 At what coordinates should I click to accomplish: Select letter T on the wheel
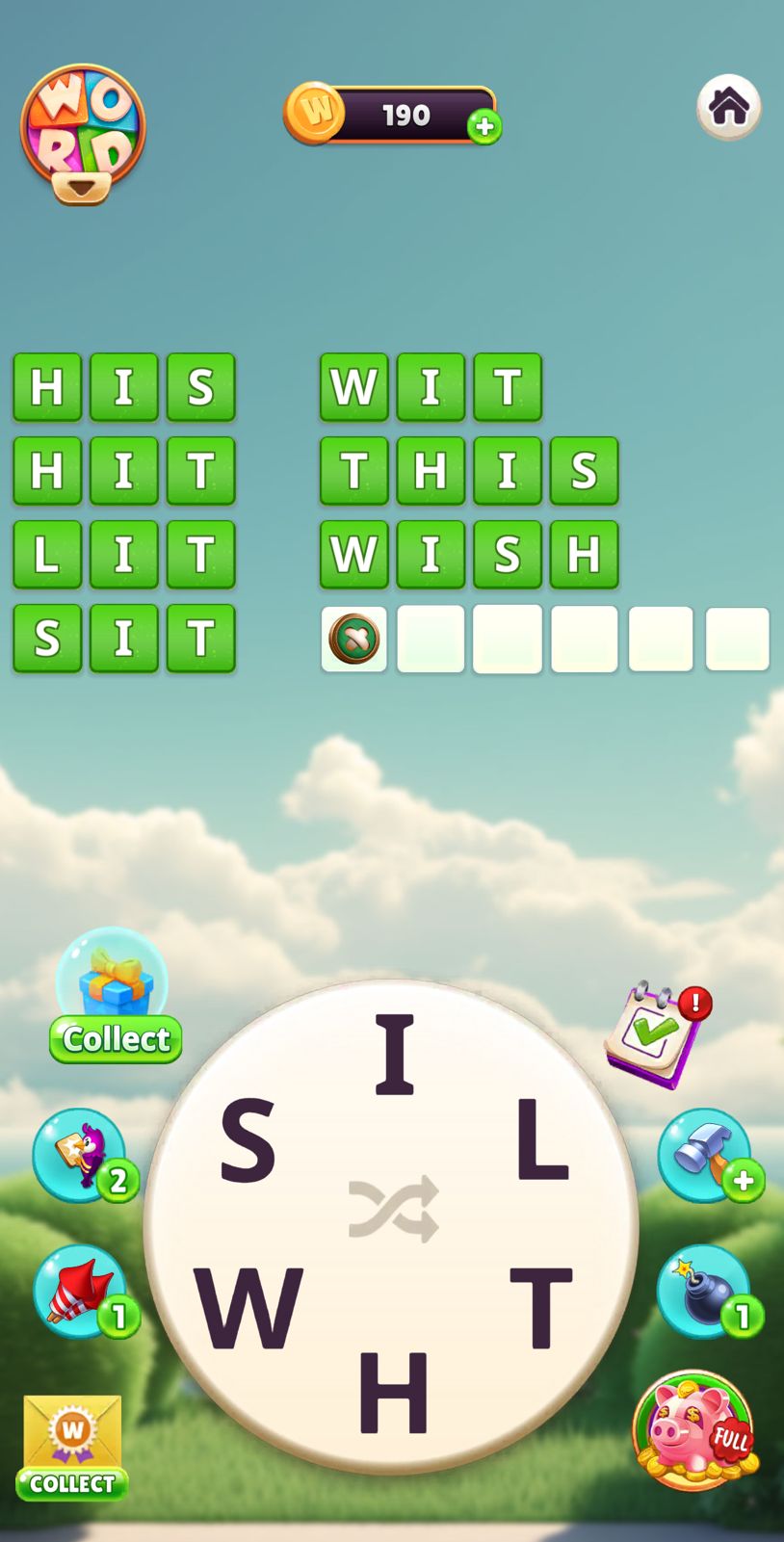(x=540, y=1307)
